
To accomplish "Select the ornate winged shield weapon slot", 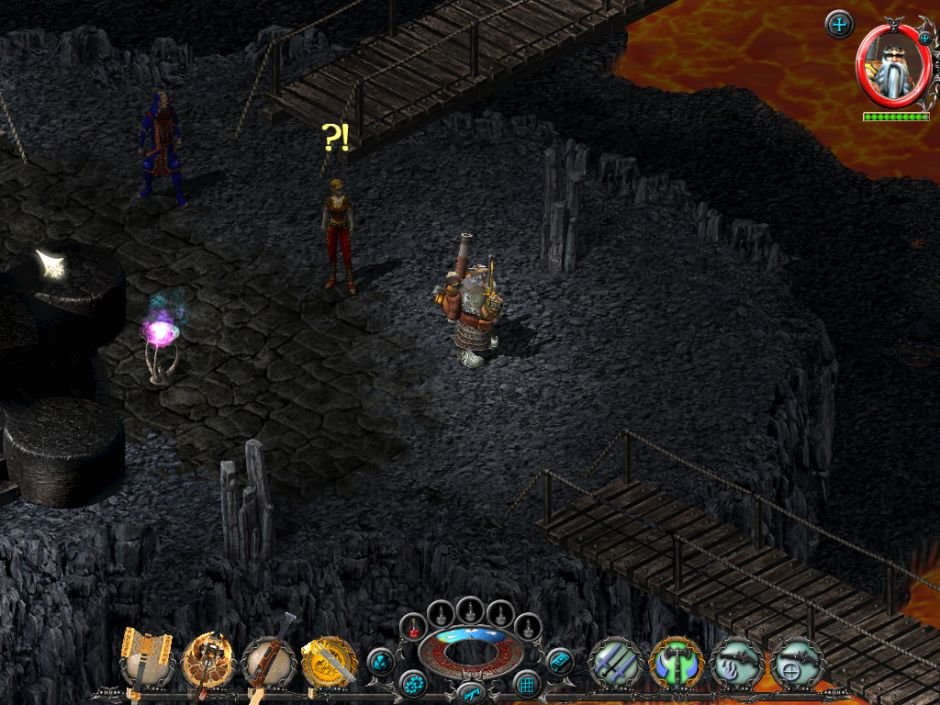I will pyautogui.click(x=208, y=660).
